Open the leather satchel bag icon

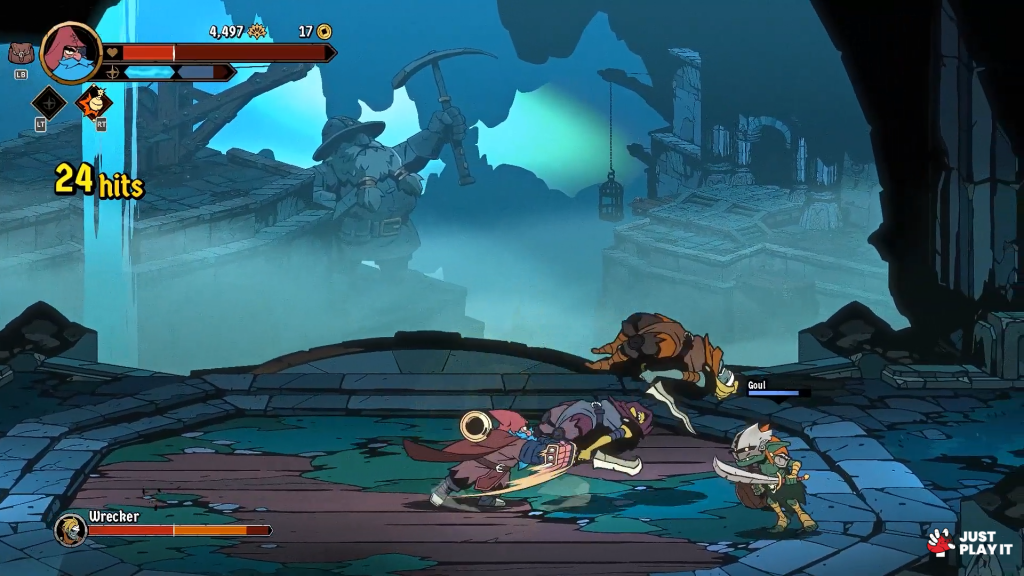pos(20,54)
